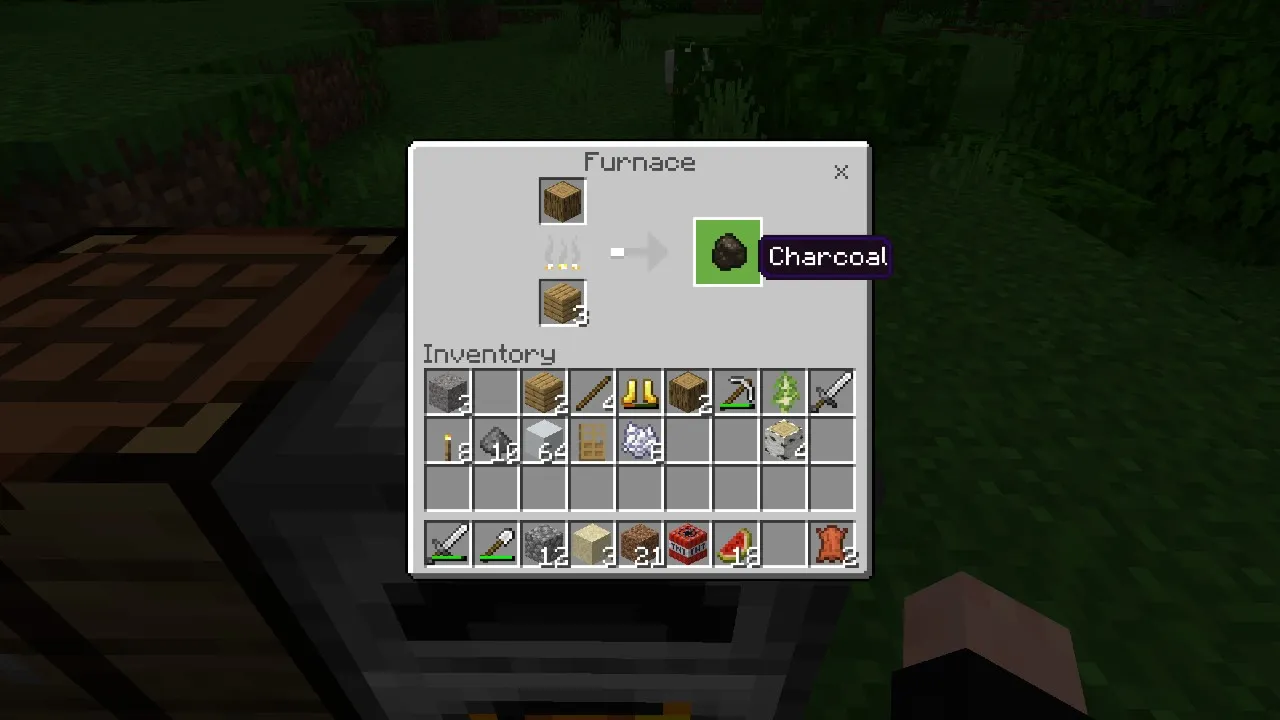Select the iron sword in the top inventory row
Screen dimensions: 1280x720
point(831,392)
